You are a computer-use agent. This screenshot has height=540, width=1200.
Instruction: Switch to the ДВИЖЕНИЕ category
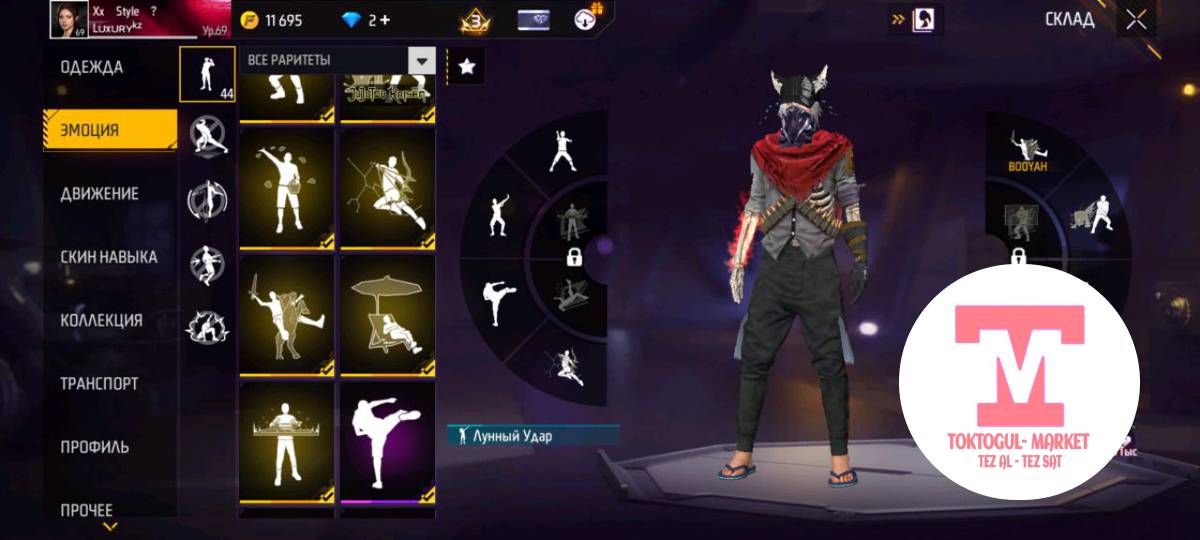pyautogui.click(x=99, y=193)
